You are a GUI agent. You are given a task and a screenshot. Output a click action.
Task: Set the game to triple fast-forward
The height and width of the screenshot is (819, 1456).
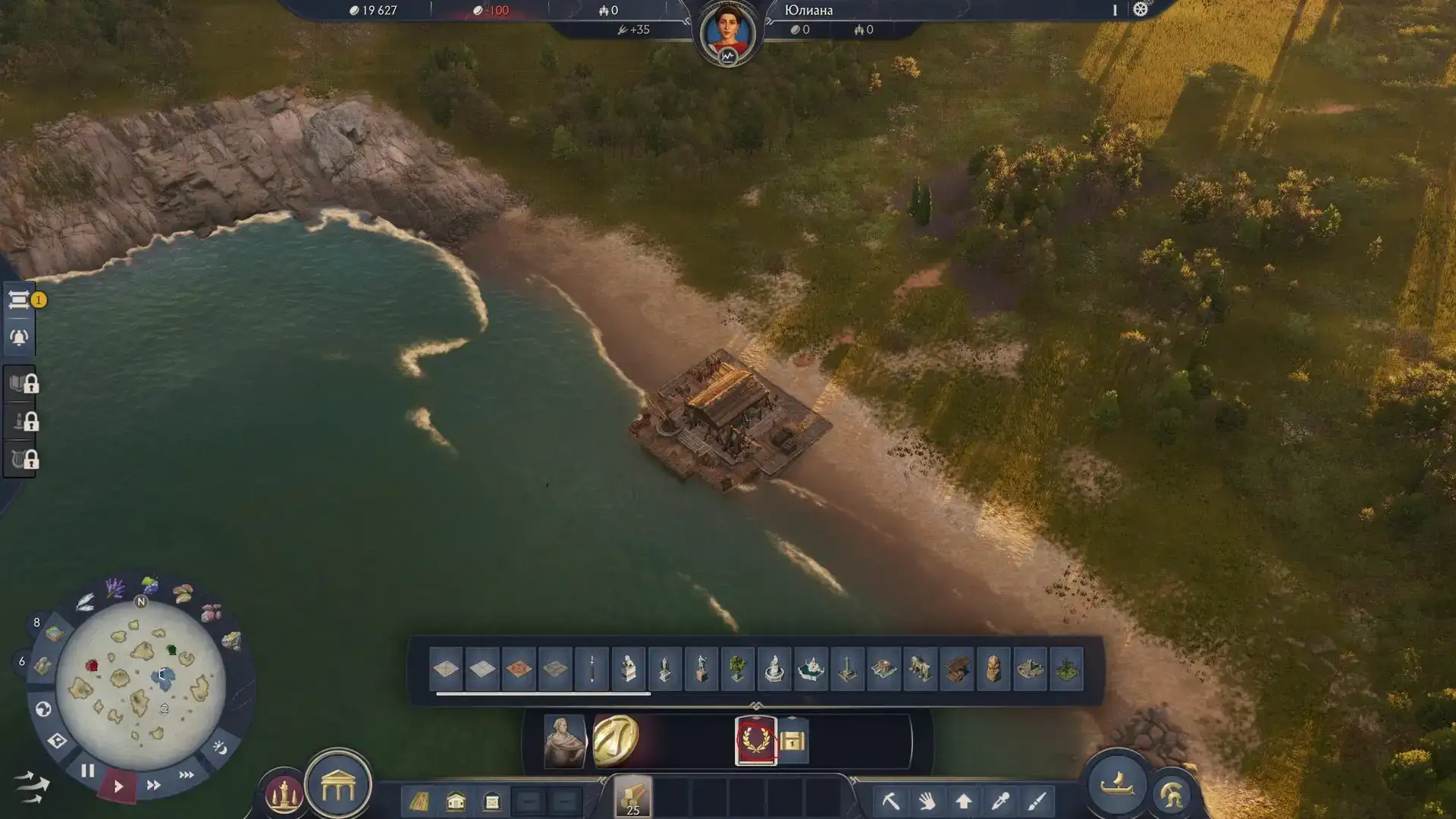187,775
